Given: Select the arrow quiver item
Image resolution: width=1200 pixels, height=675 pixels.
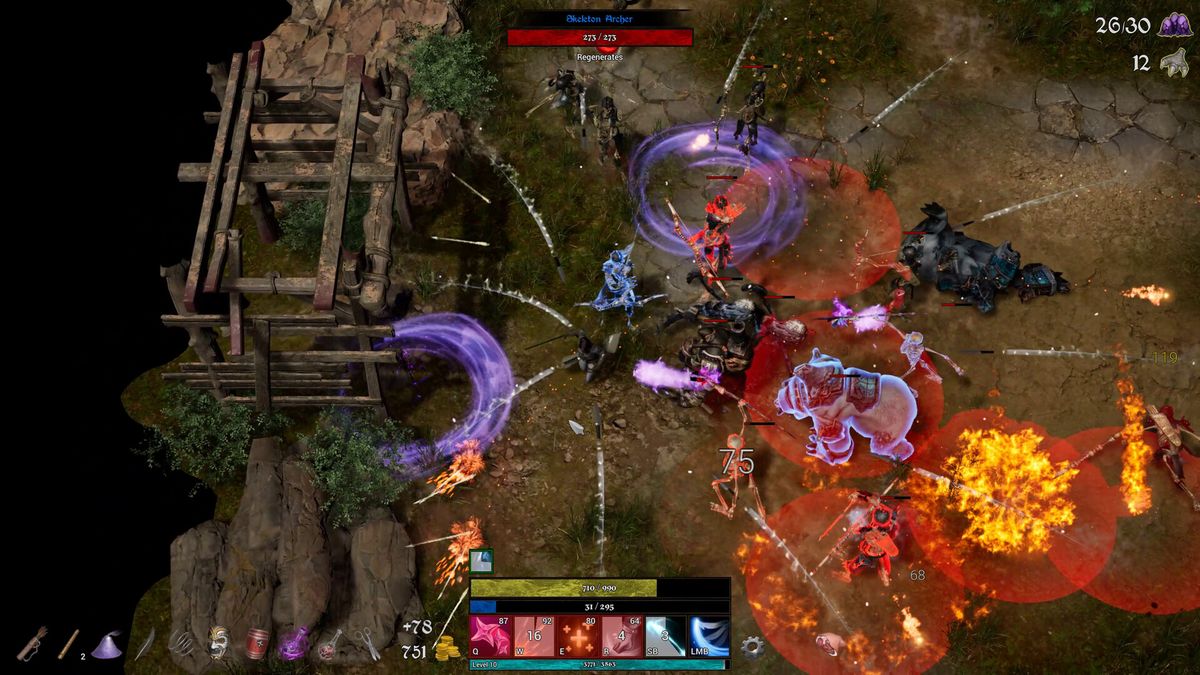Looking at the screenshot, I should (33, 643).
